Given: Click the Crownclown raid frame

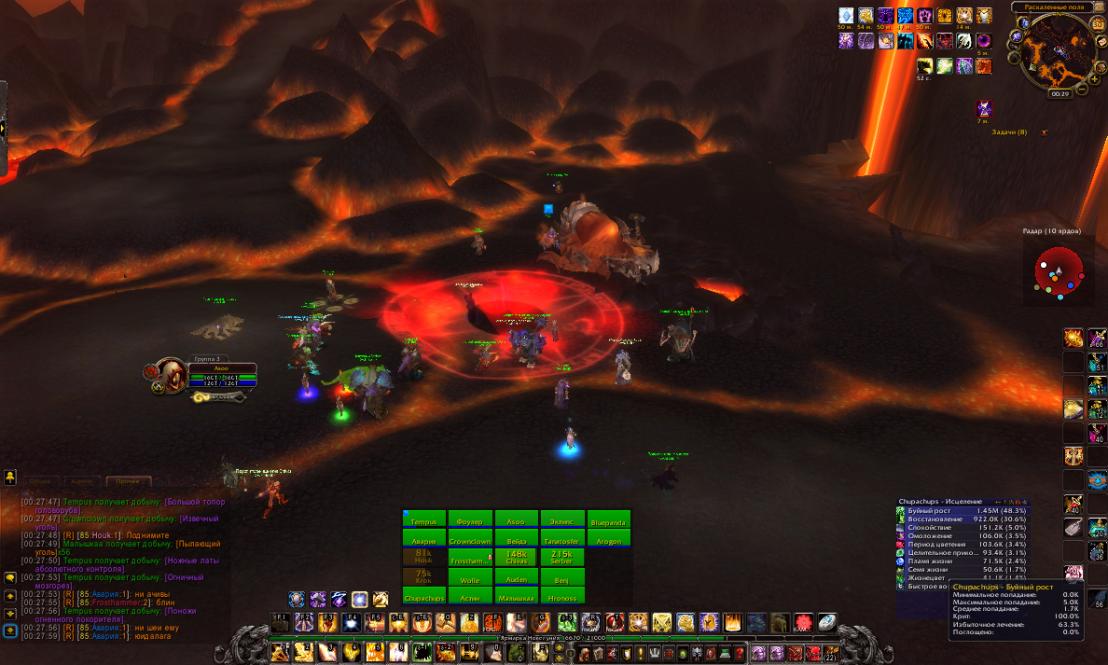Looking at the screenshot, I should tap(470, 540).
